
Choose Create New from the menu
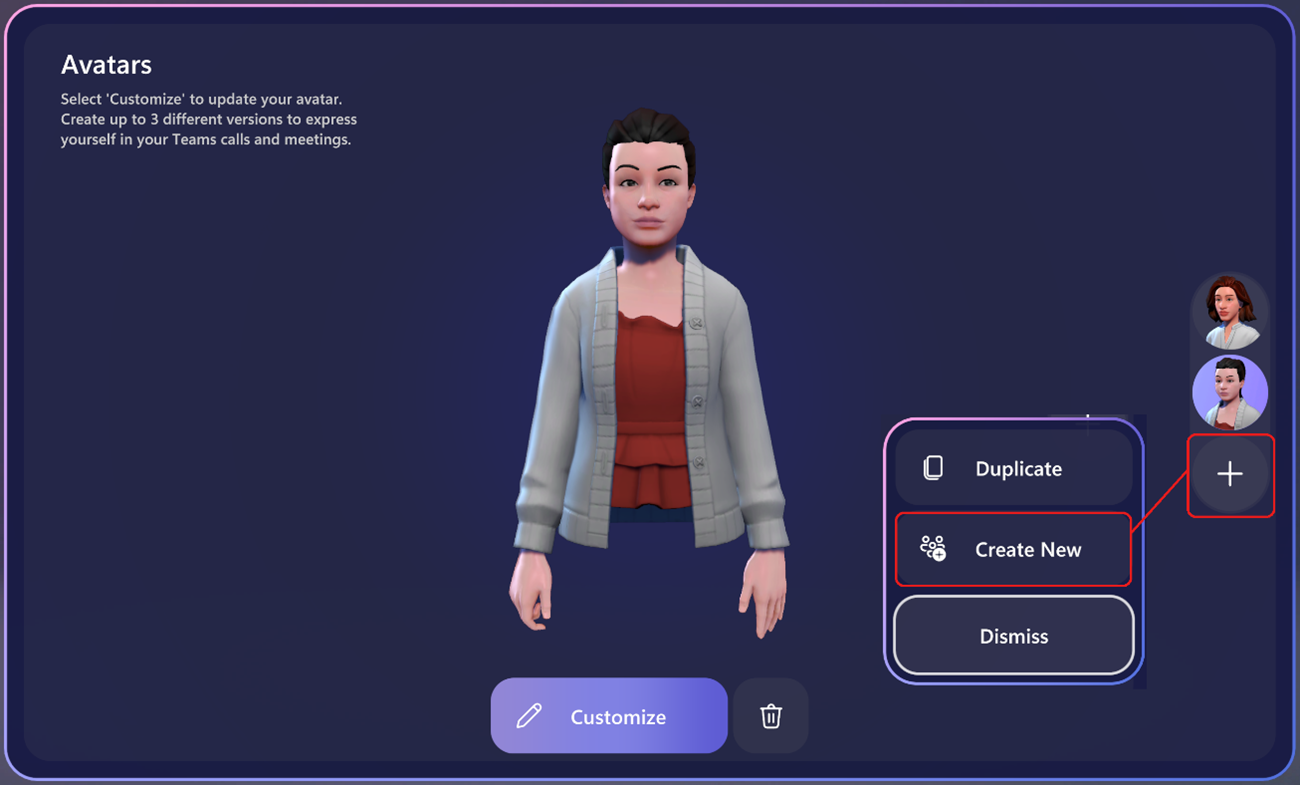[x=1013, y=549]
